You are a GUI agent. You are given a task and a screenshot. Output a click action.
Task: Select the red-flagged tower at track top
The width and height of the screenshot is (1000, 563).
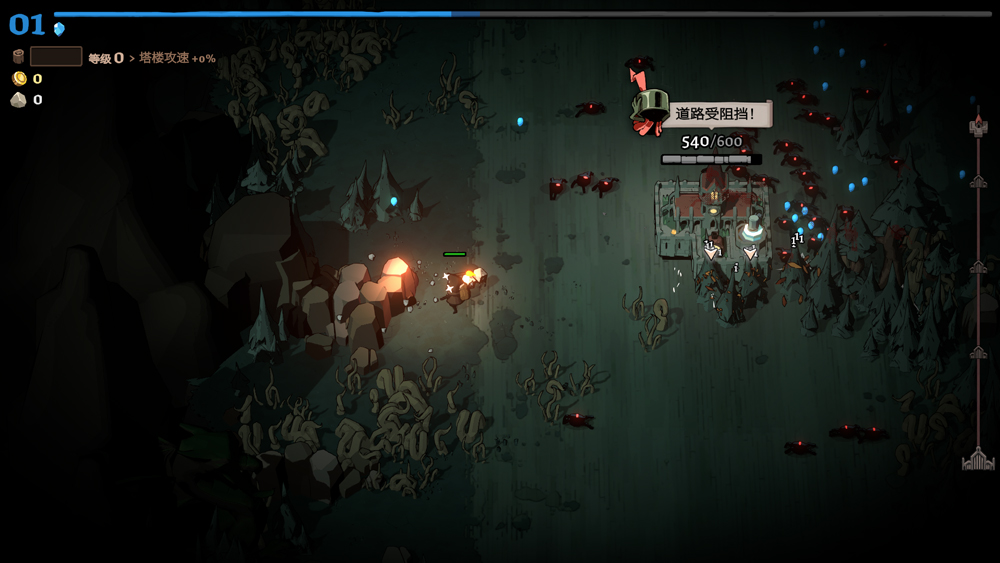click(978, 125)
